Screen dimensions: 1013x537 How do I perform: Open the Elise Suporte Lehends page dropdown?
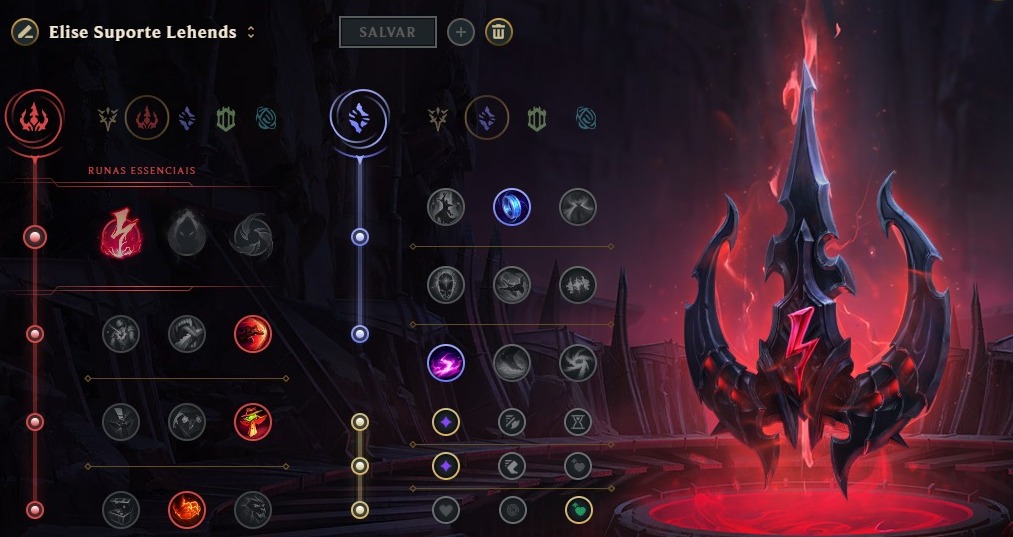click(250, 32)
